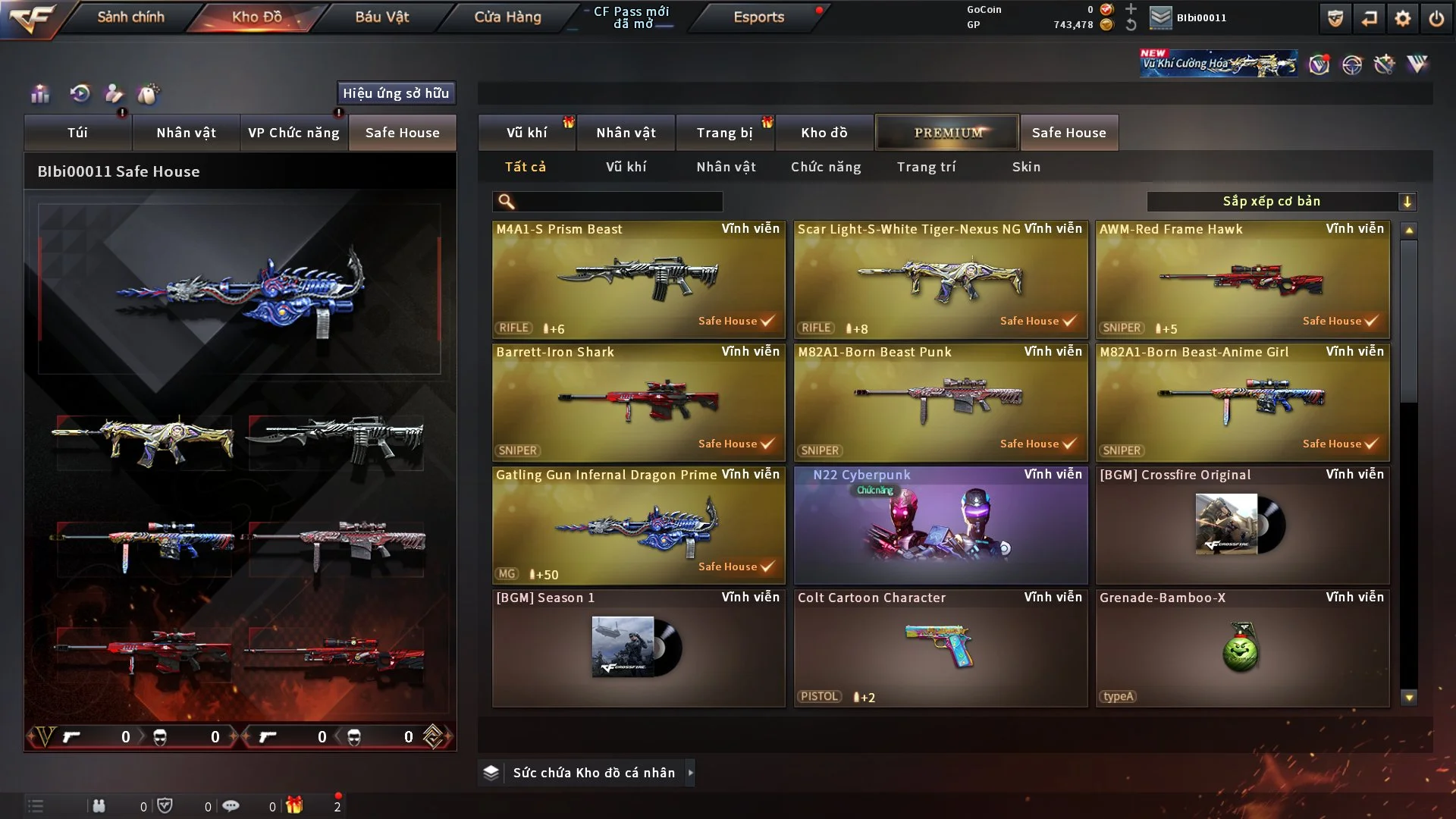The image size is (1456, 819).
Task: Select the M4A1-S Prism Beast rifle
Action: coord(639,279)
